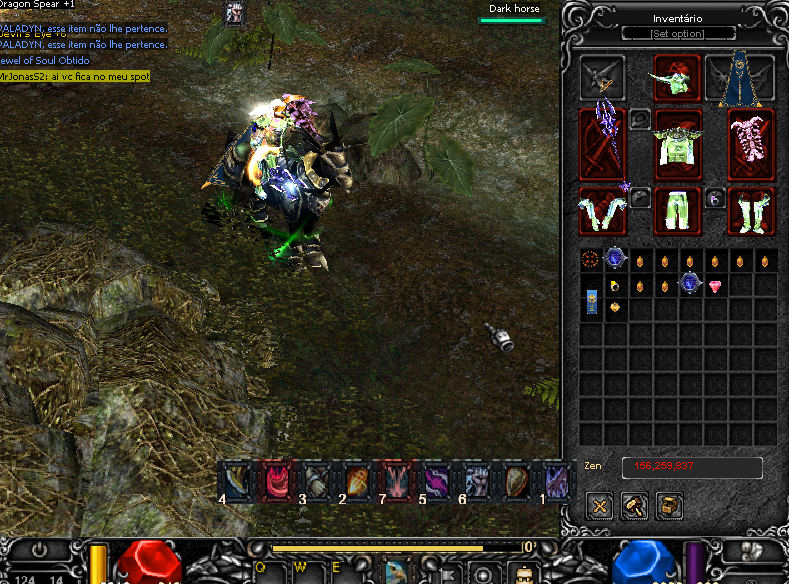This screenshot has height=584, width=789.
Task: Open the treasure chest store button
Action: pos(669,506)
